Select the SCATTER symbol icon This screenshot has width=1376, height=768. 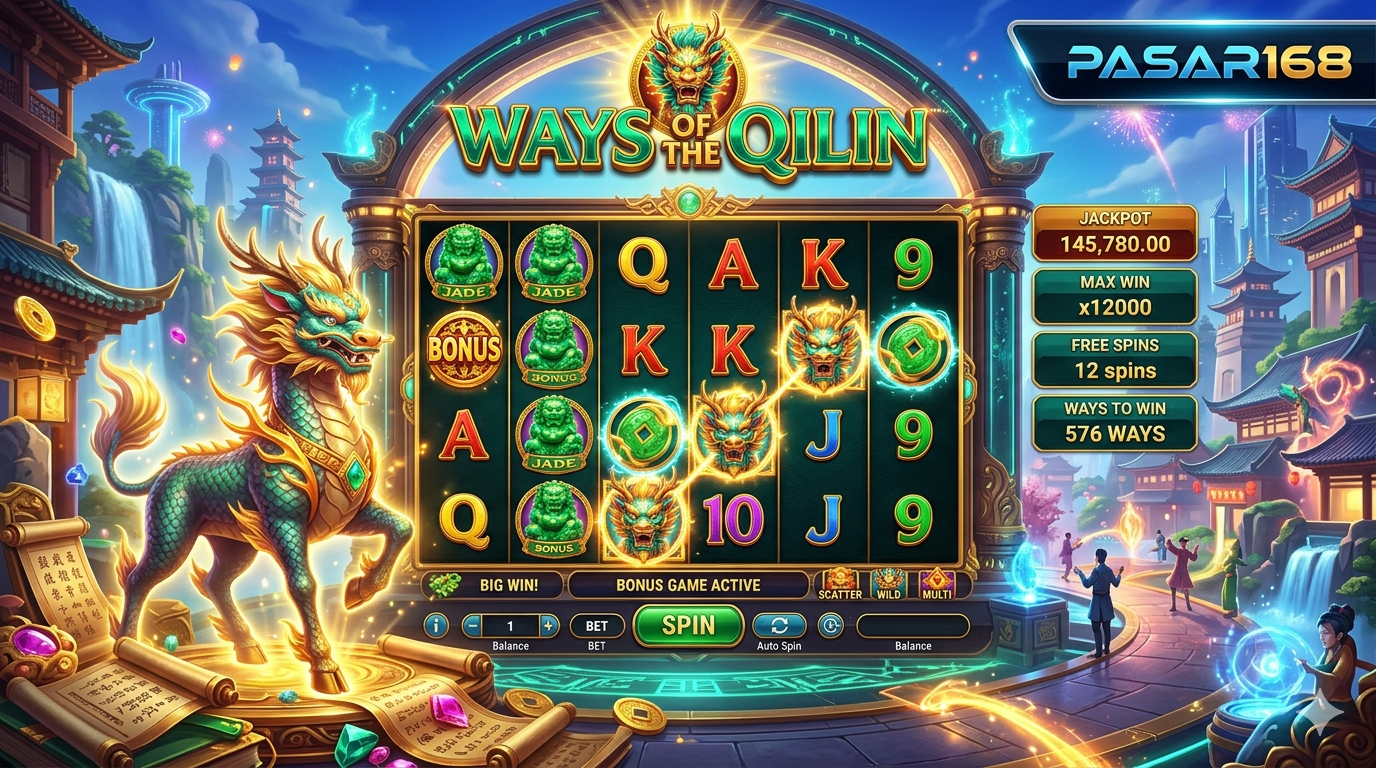[839, 583]
